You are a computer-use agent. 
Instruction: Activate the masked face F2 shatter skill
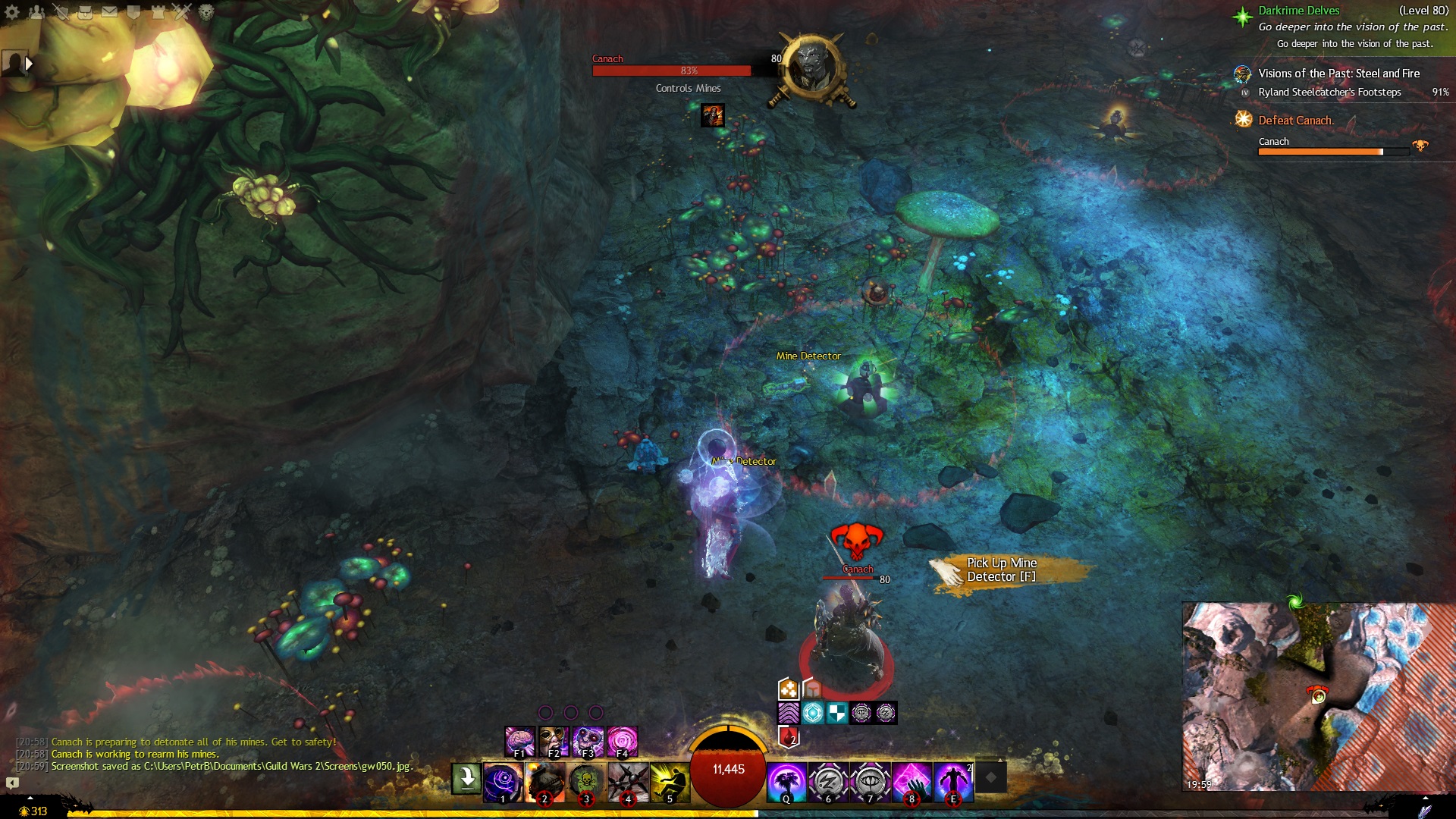pos(554,742)
